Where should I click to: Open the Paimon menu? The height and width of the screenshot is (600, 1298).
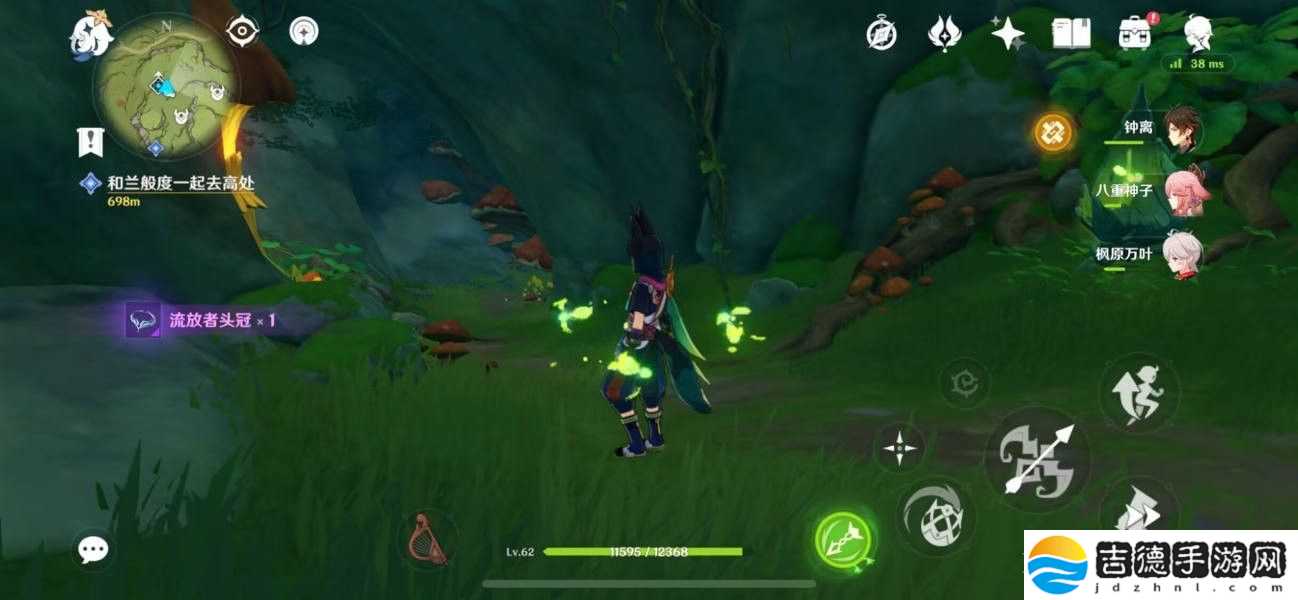point(90,36)
